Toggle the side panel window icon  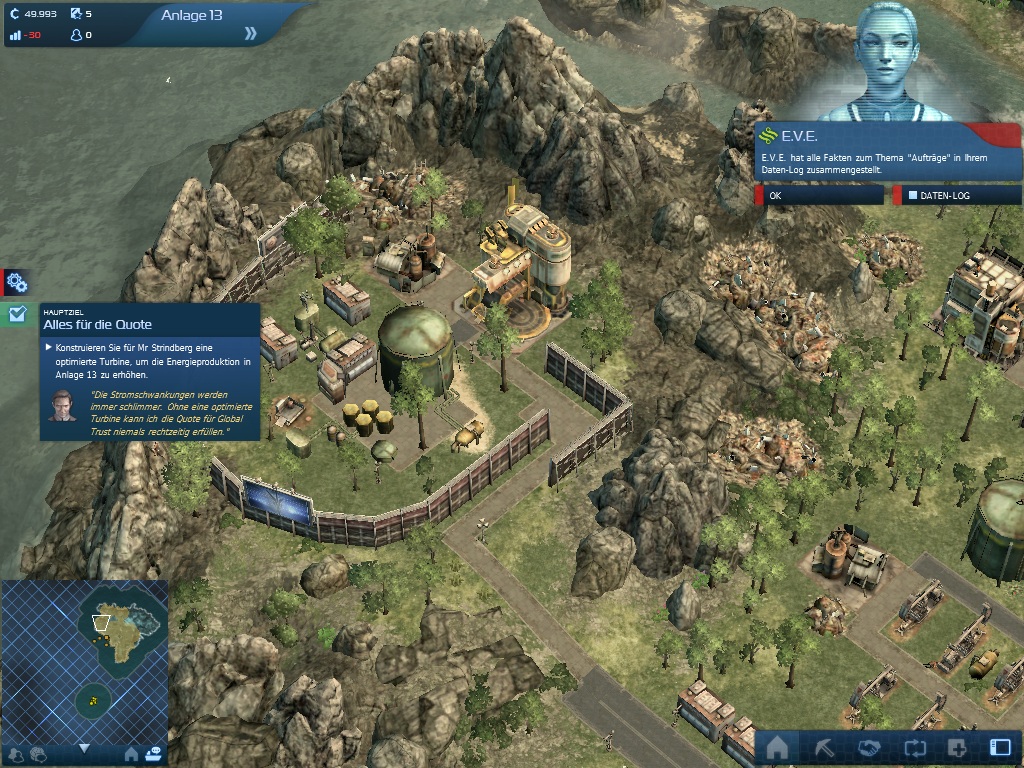[x=999, y=748]
